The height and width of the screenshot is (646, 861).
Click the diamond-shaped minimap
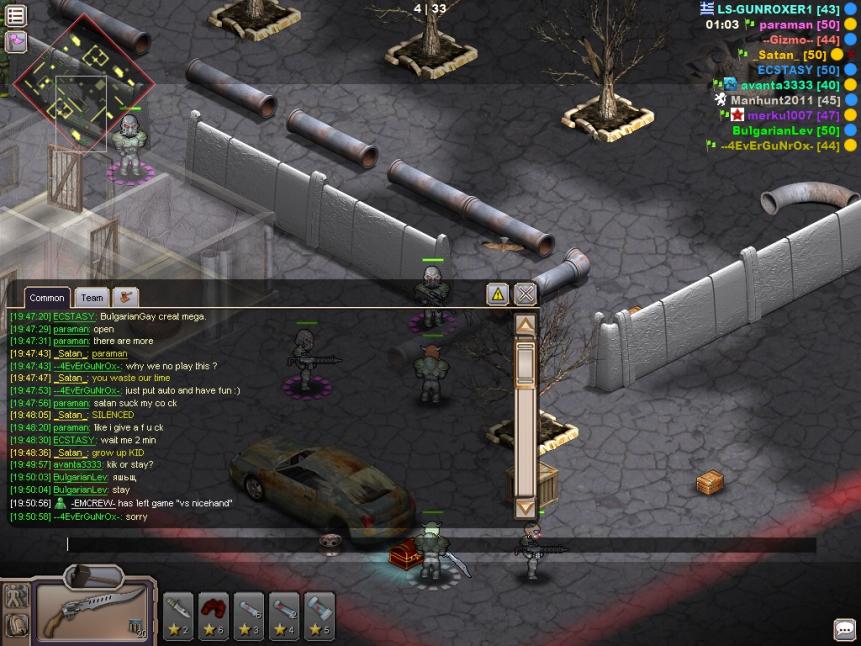[x=83, y=79]
